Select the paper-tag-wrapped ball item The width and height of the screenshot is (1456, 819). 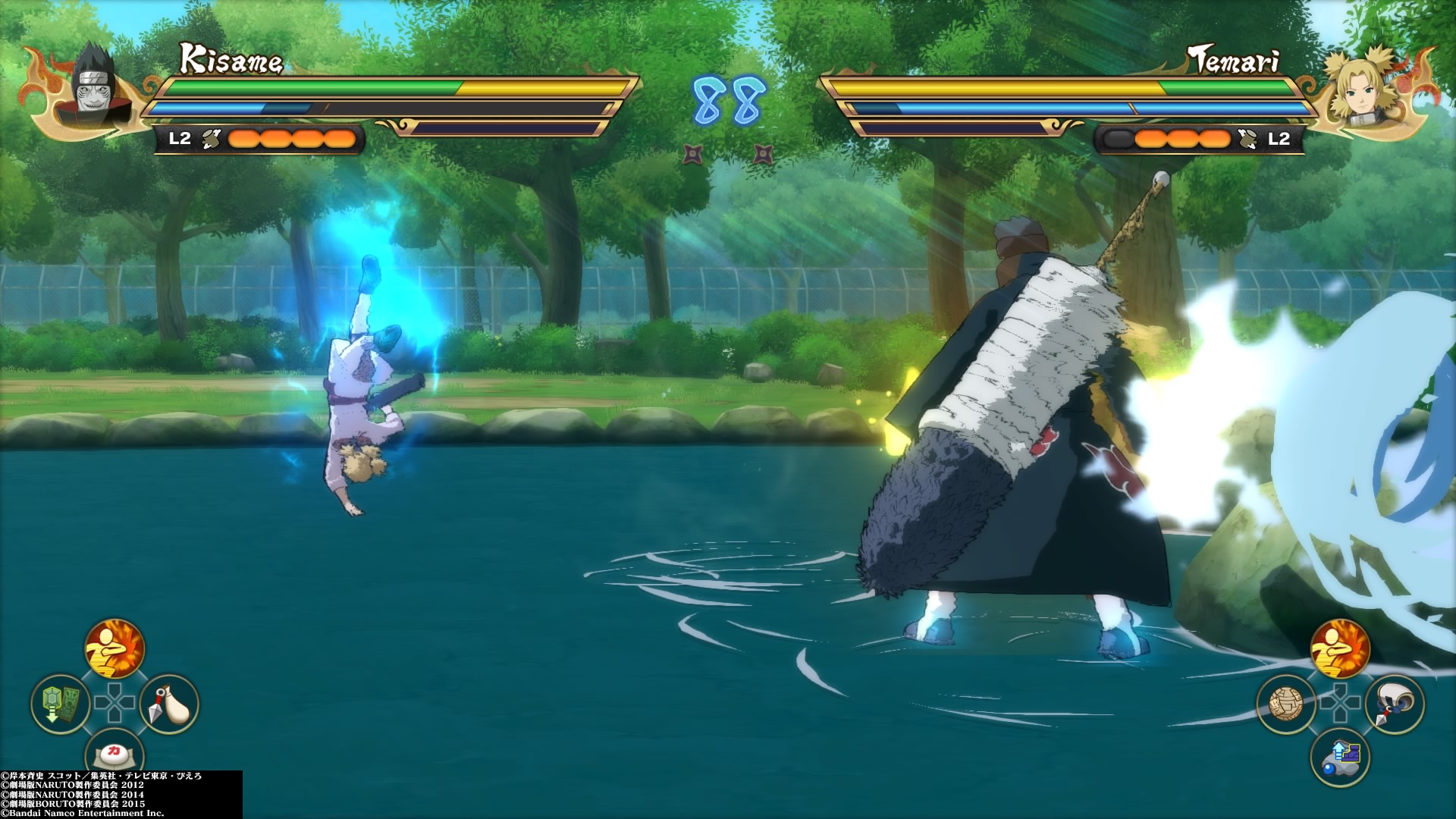1286,704
